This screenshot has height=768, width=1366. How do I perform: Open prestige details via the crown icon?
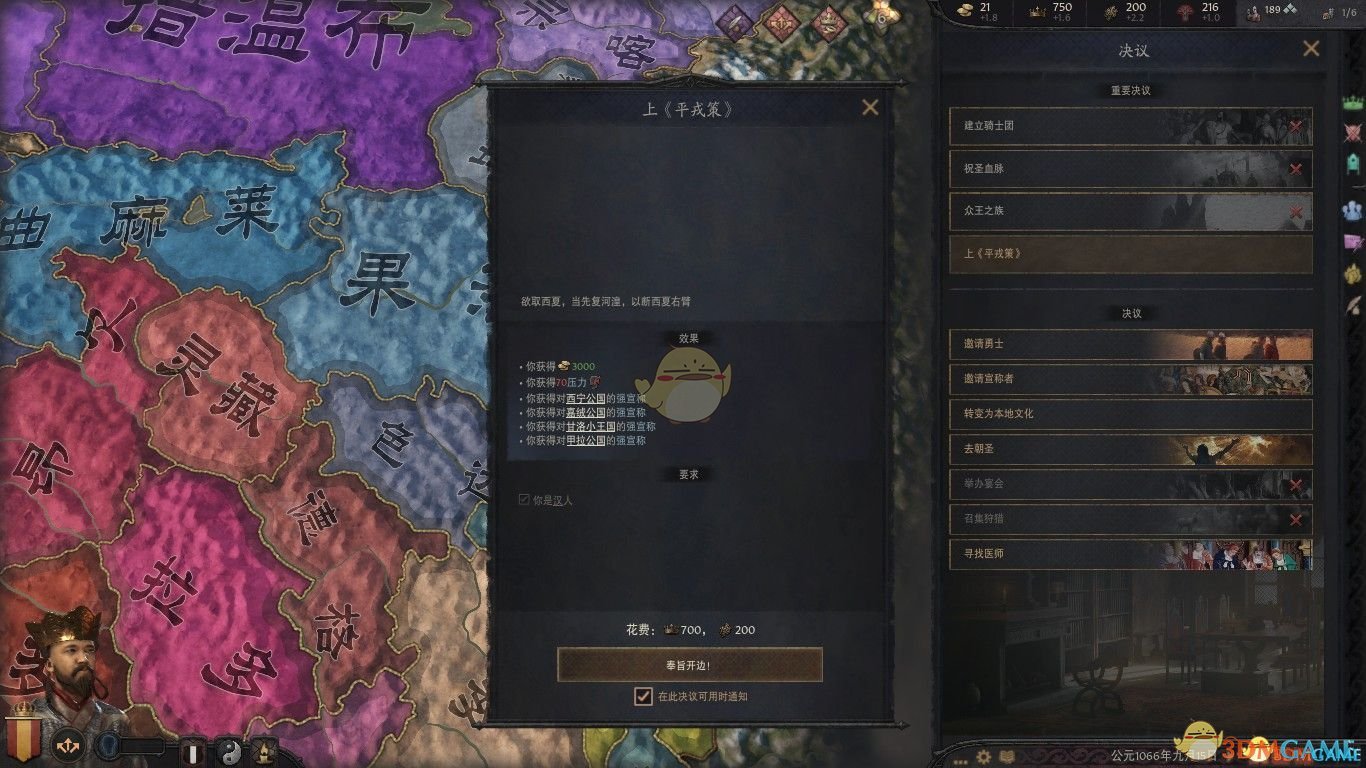(x=1035, y=12)
